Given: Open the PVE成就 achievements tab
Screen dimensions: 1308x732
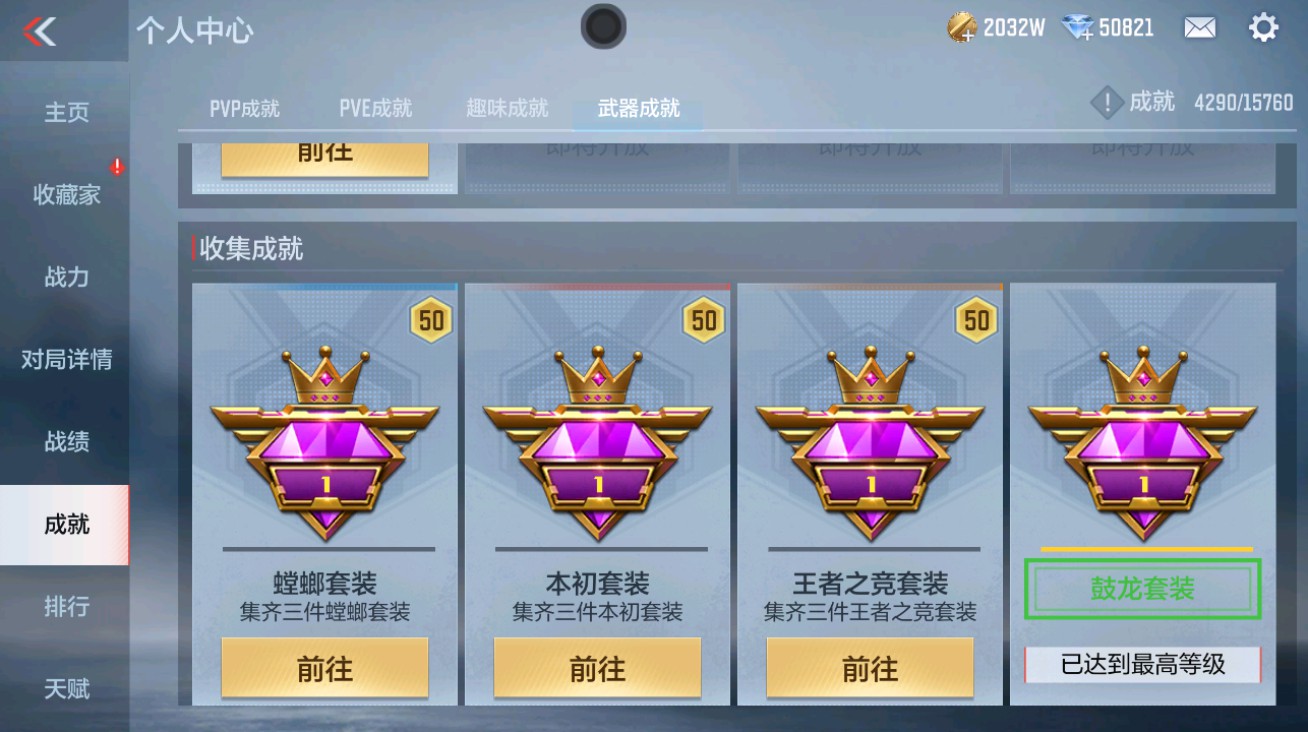Looking at the screenshot, I should point(373,108).
